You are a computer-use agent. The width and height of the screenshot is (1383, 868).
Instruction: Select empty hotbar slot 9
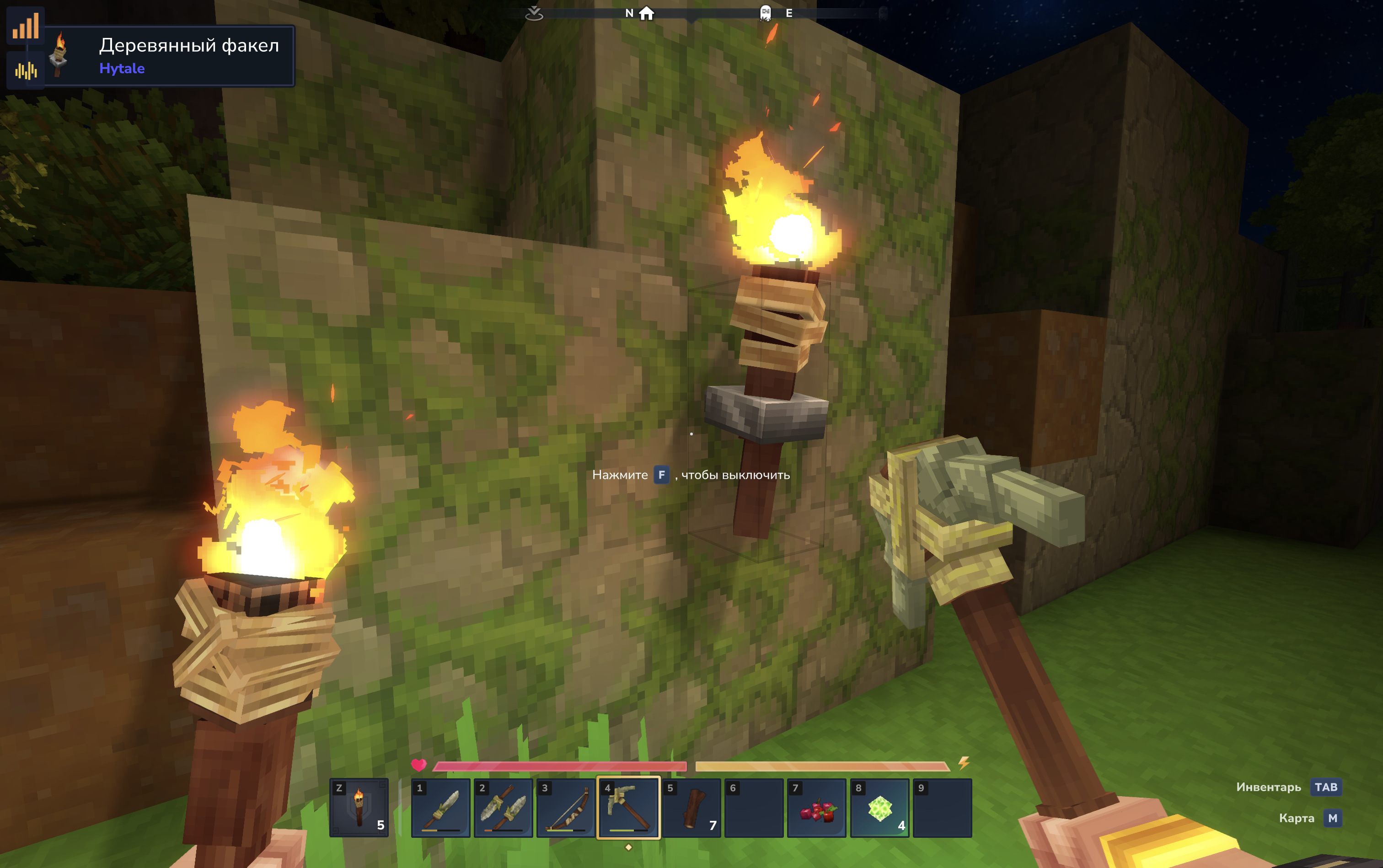pos(942,808)
